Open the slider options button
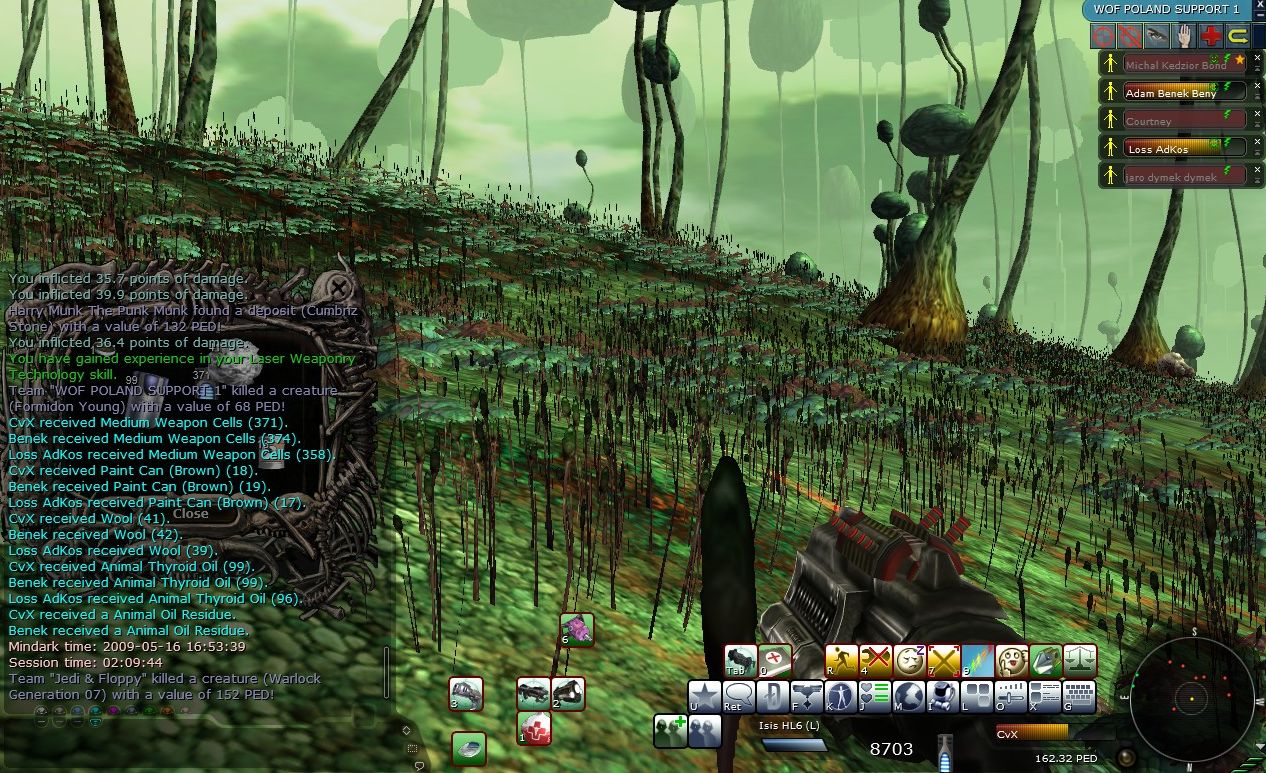 click(x=1011, y=697)
